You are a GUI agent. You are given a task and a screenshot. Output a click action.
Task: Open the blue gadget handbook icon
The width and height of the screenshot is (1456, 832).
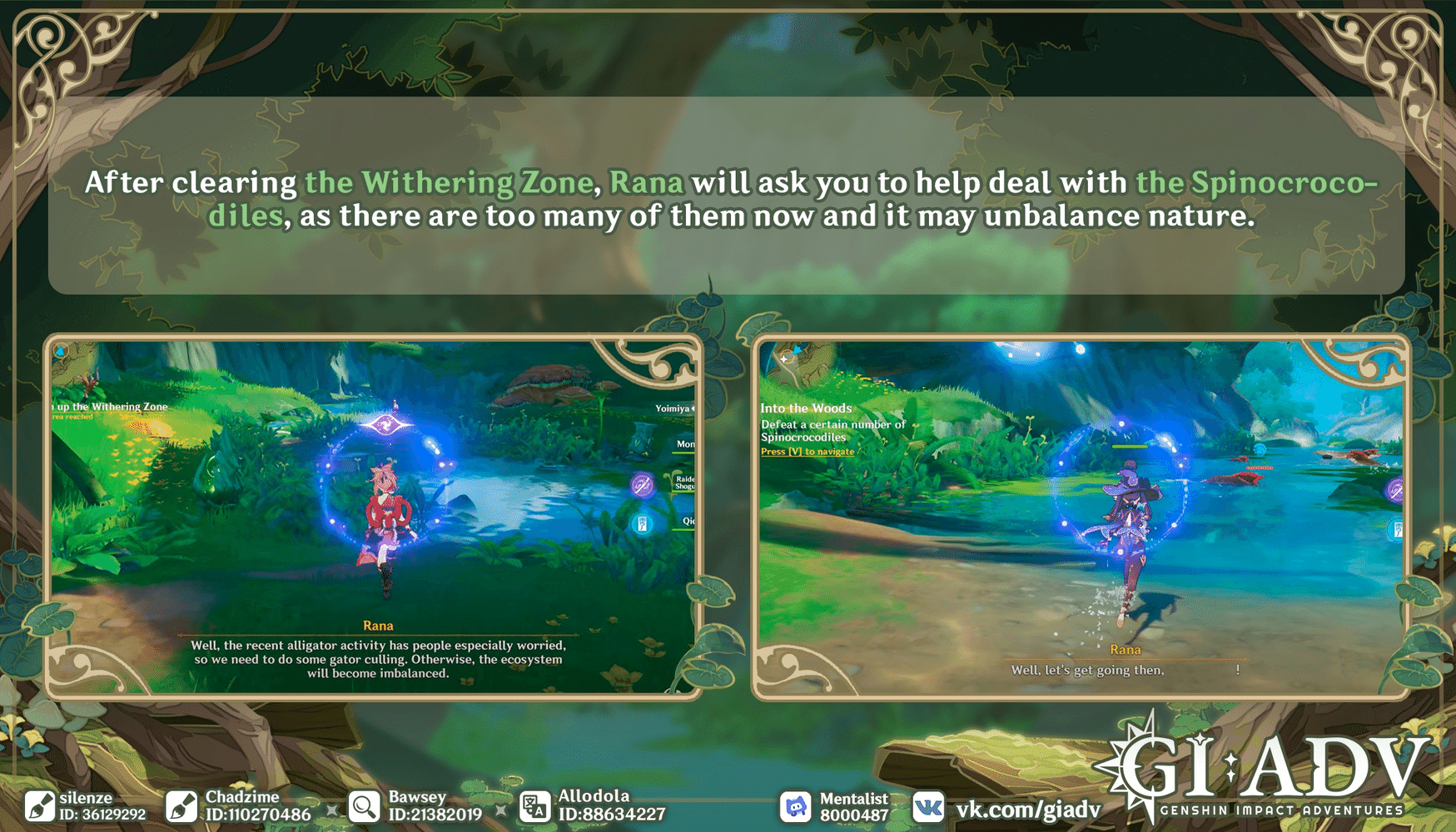(x=642, y=522)
